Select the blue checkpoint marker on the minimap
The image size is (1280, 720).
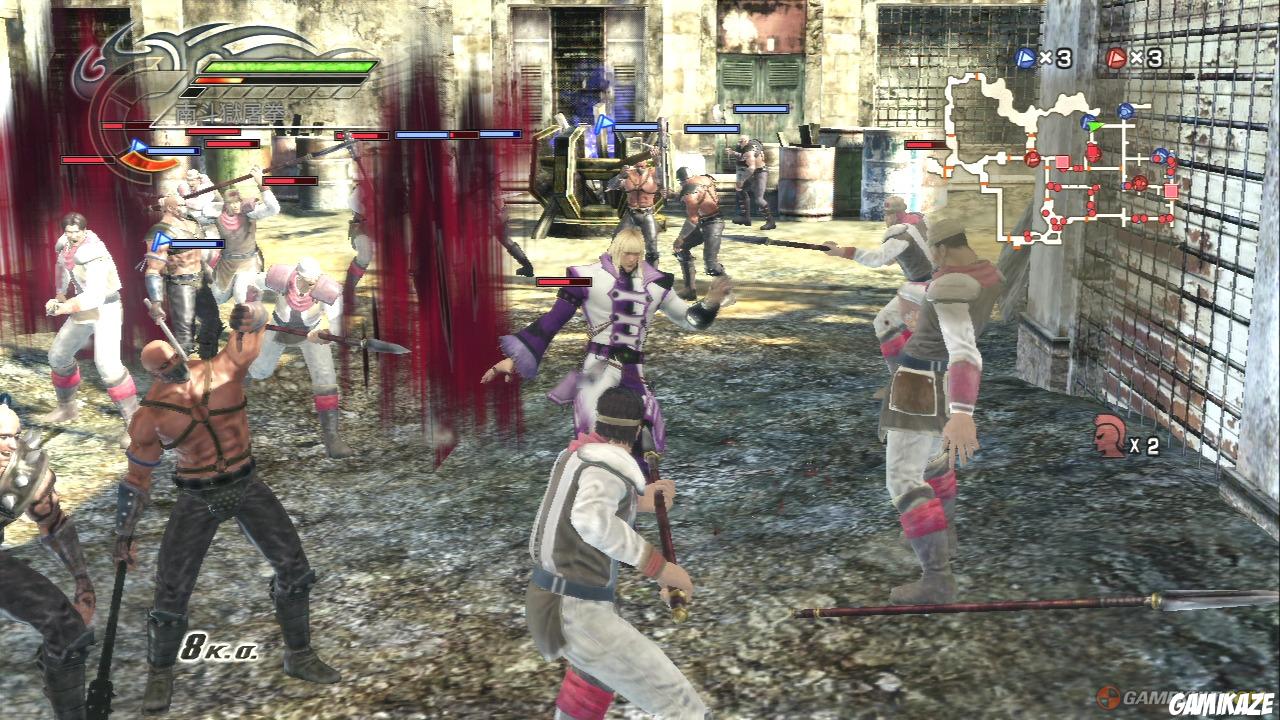[1125, 109]
